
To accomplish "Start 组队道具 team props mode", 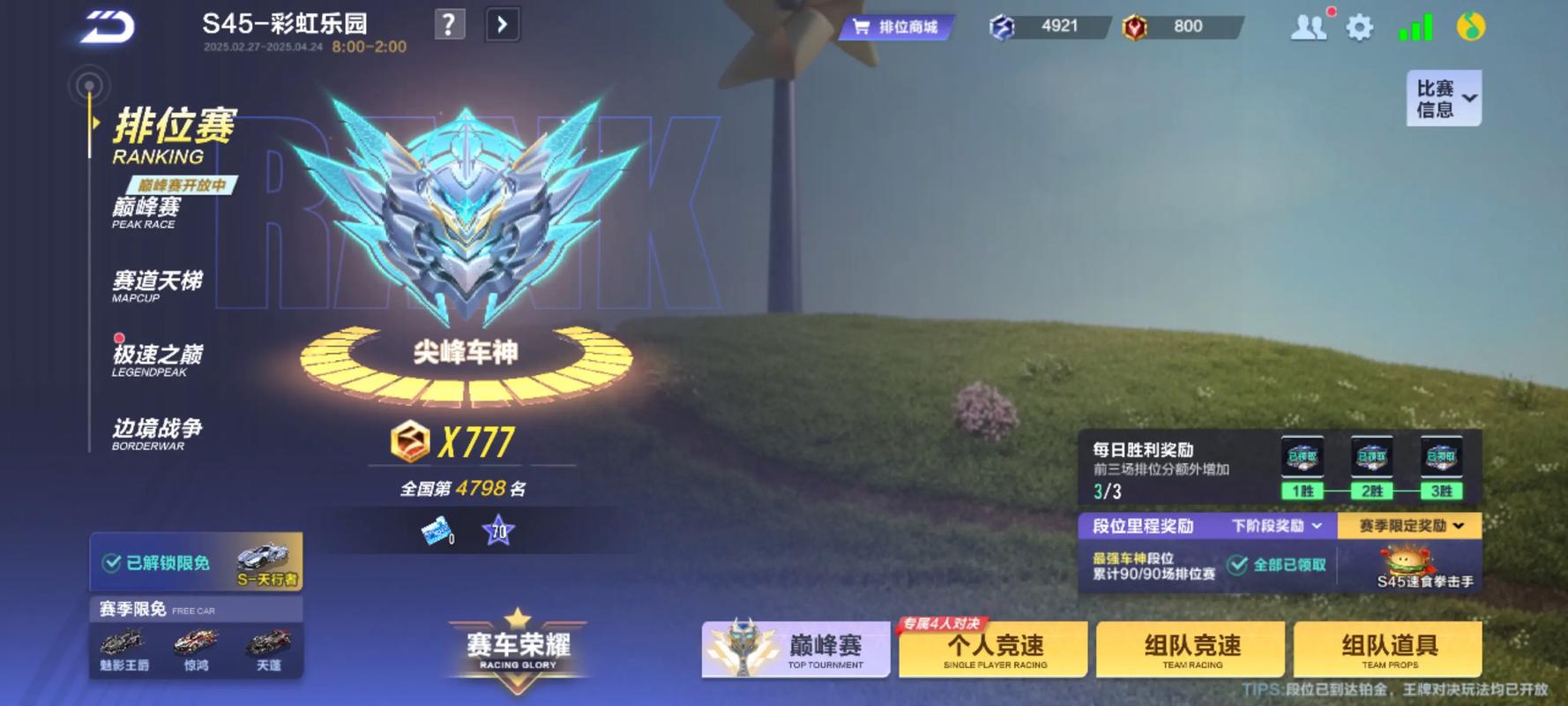I will coord(1388,650).
